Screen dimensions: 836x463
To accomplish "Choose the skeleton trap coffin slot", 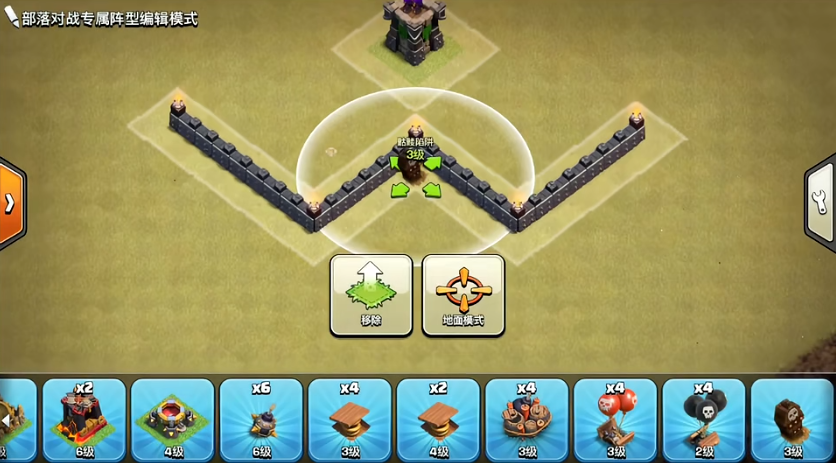I will pyautogui.click(x=793, y=419).
